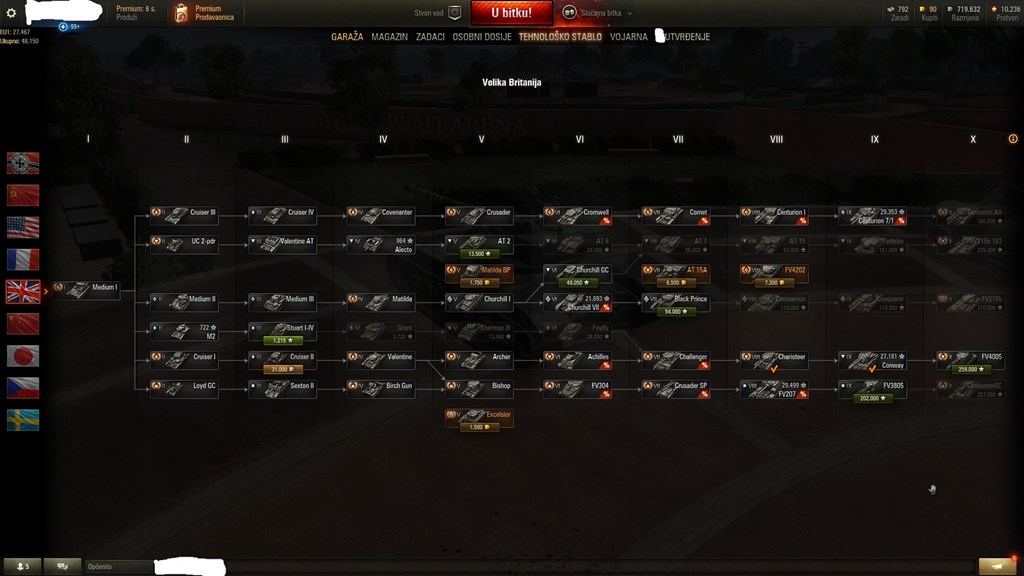
Task: Switch to the French nation tech tree
Action: [x=23, y=259]
